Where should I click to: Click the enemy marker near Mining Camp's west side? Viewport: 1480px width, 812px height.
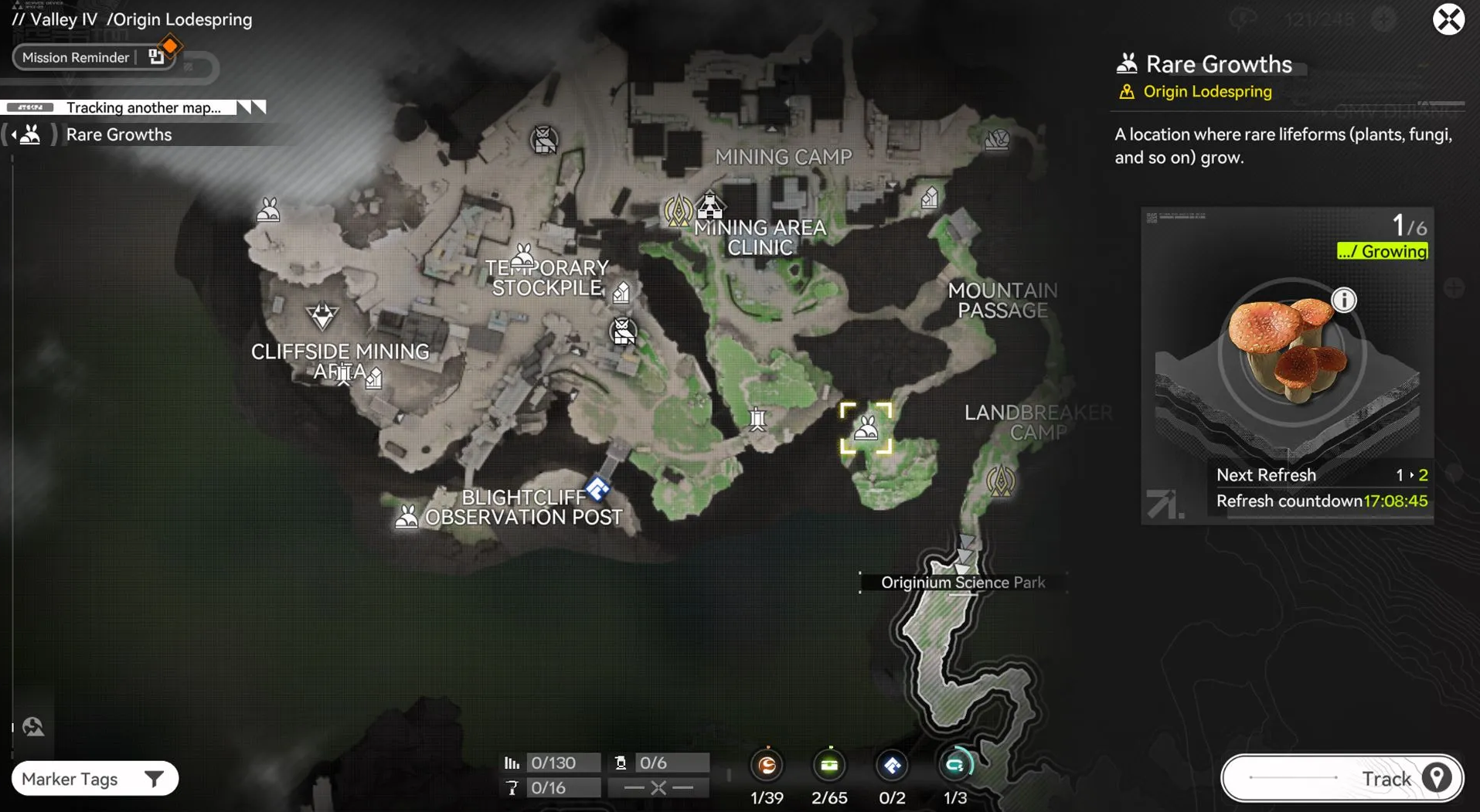tap(544, 141)
